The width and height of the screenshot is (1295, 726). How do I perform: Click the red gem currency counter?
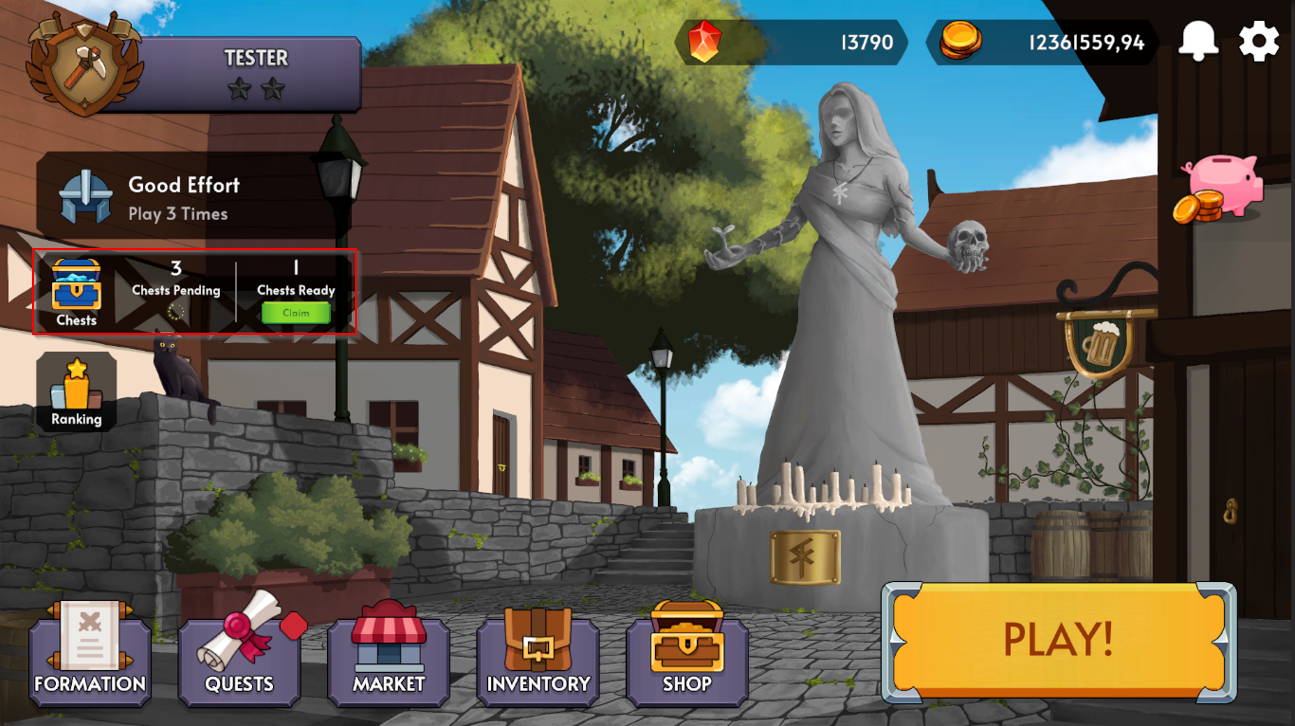800,41
